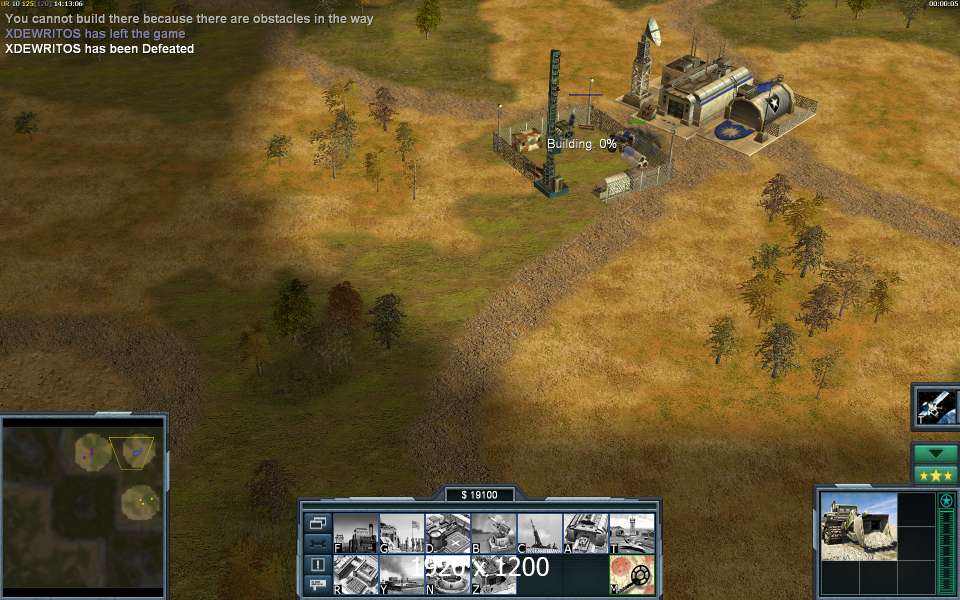Choose the factory build icon marked A
Viewport: 960px width, 600px height.
pos(585,533)
